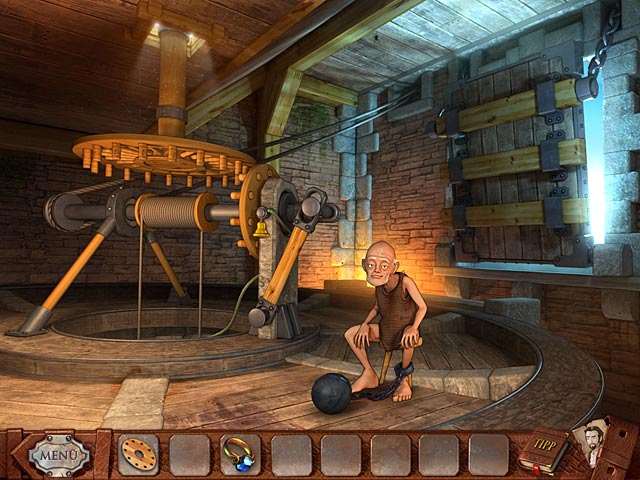The height and width of the screenshot is (480, 640).
Task: Select the wooden gear wheel inventory item
Action: (x=136, y=455)
